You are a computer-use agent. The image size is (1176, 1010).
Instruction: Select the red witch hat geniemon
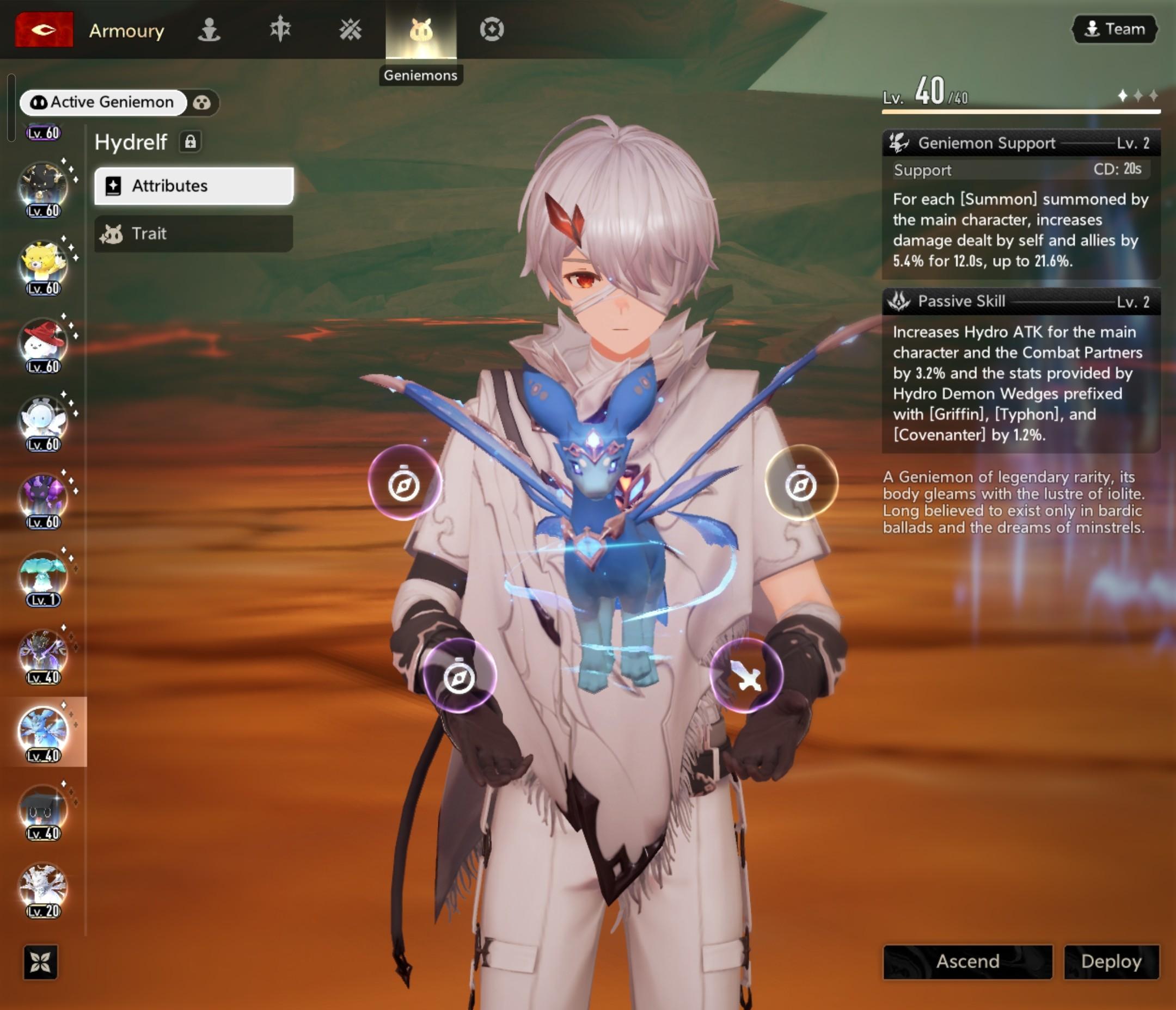[42, 342]
